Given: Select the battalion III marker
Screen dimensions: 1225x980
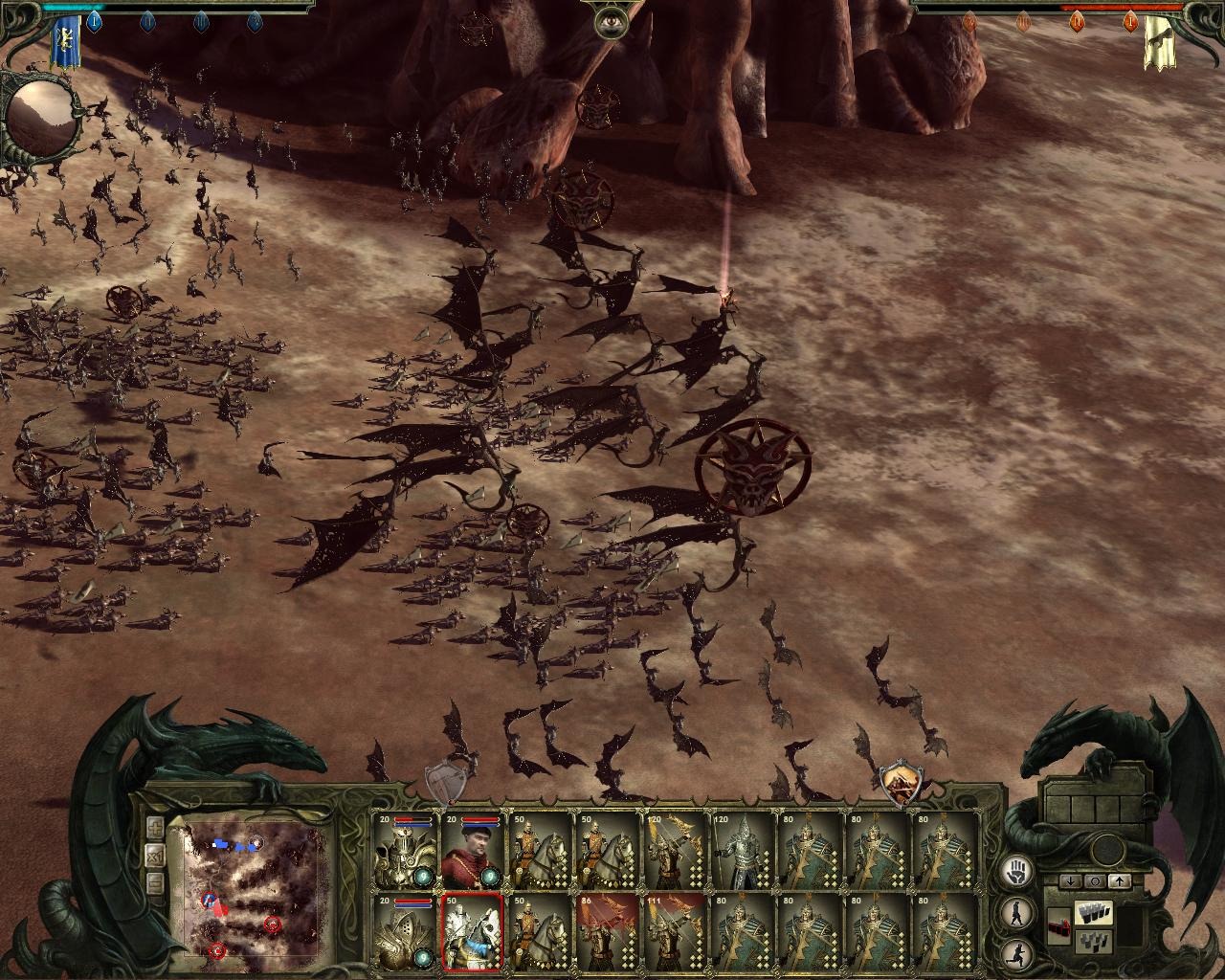Looking at the screenshot, I should 200,21.
